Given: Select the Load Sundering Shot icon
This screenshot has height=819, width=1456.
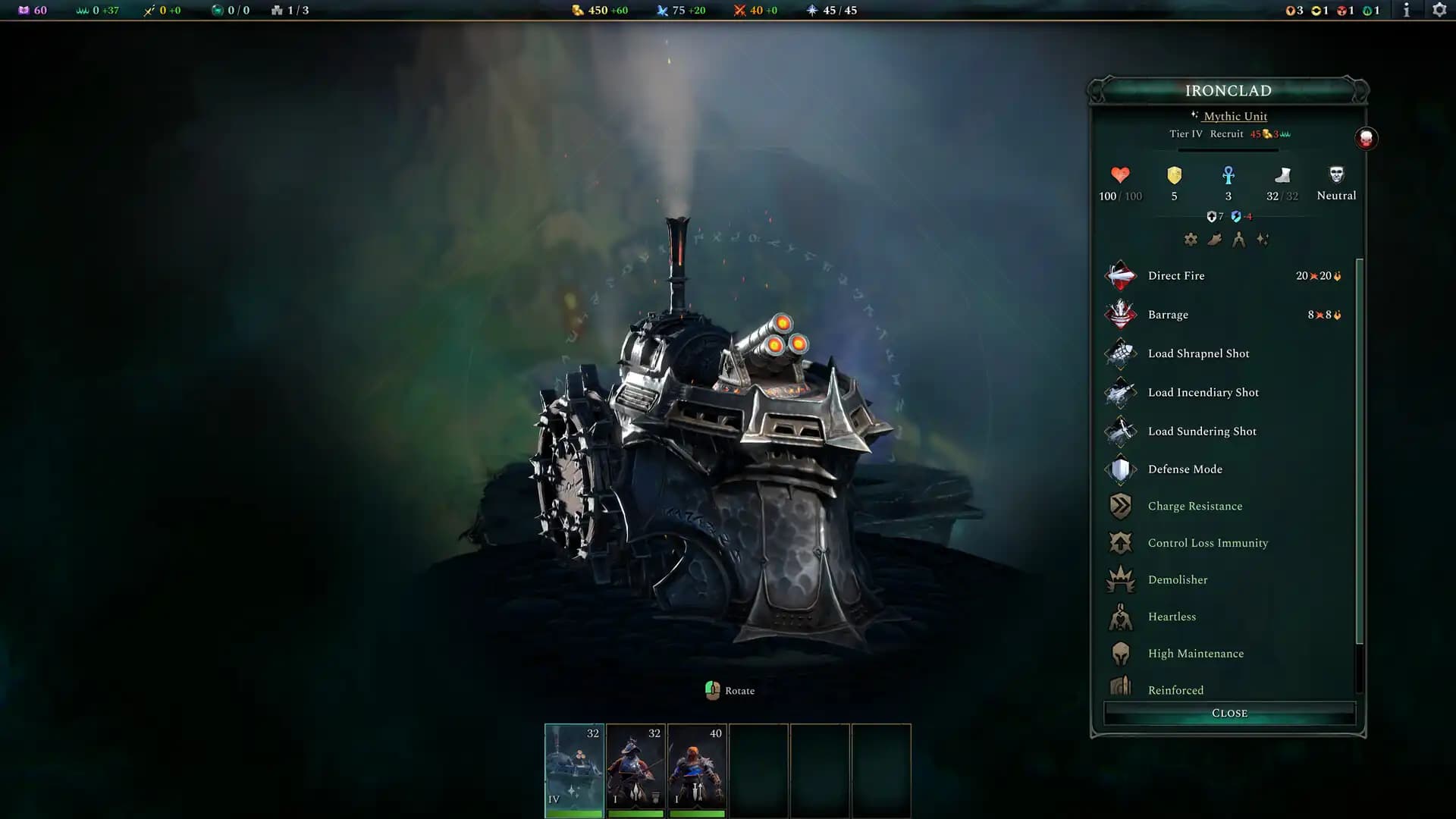Looking at the screenshot, I should [1120, 431].
